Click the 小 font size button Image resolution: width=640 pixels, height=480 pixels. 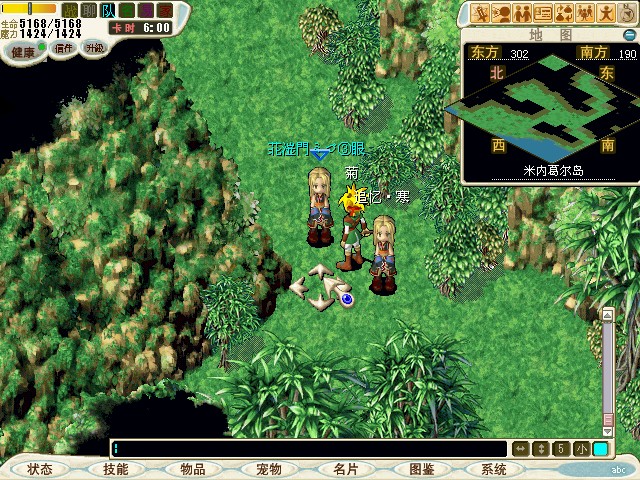click(582, 449)
